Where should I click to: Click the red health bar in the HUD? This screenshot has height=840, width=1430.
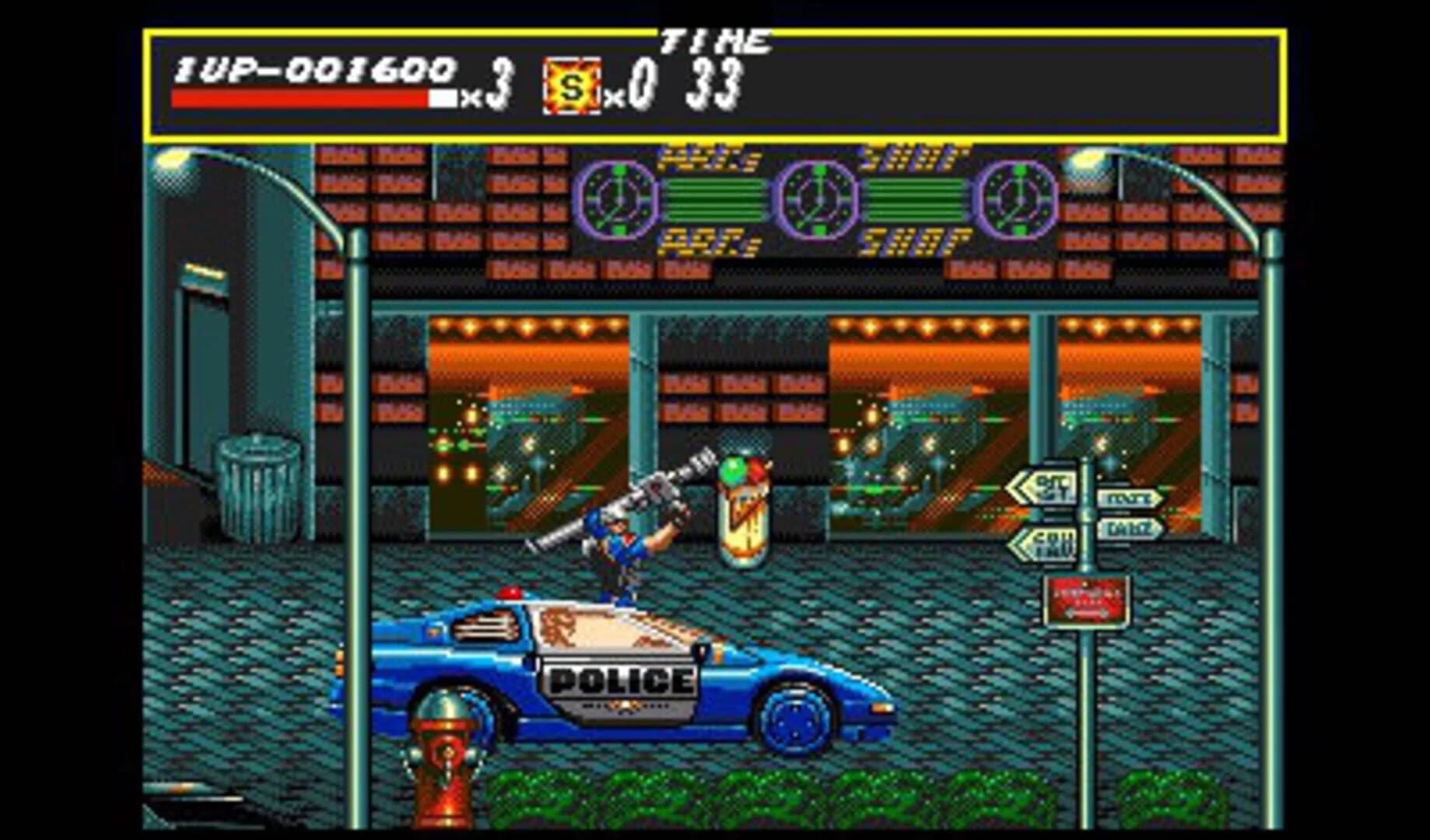point(300,97)
